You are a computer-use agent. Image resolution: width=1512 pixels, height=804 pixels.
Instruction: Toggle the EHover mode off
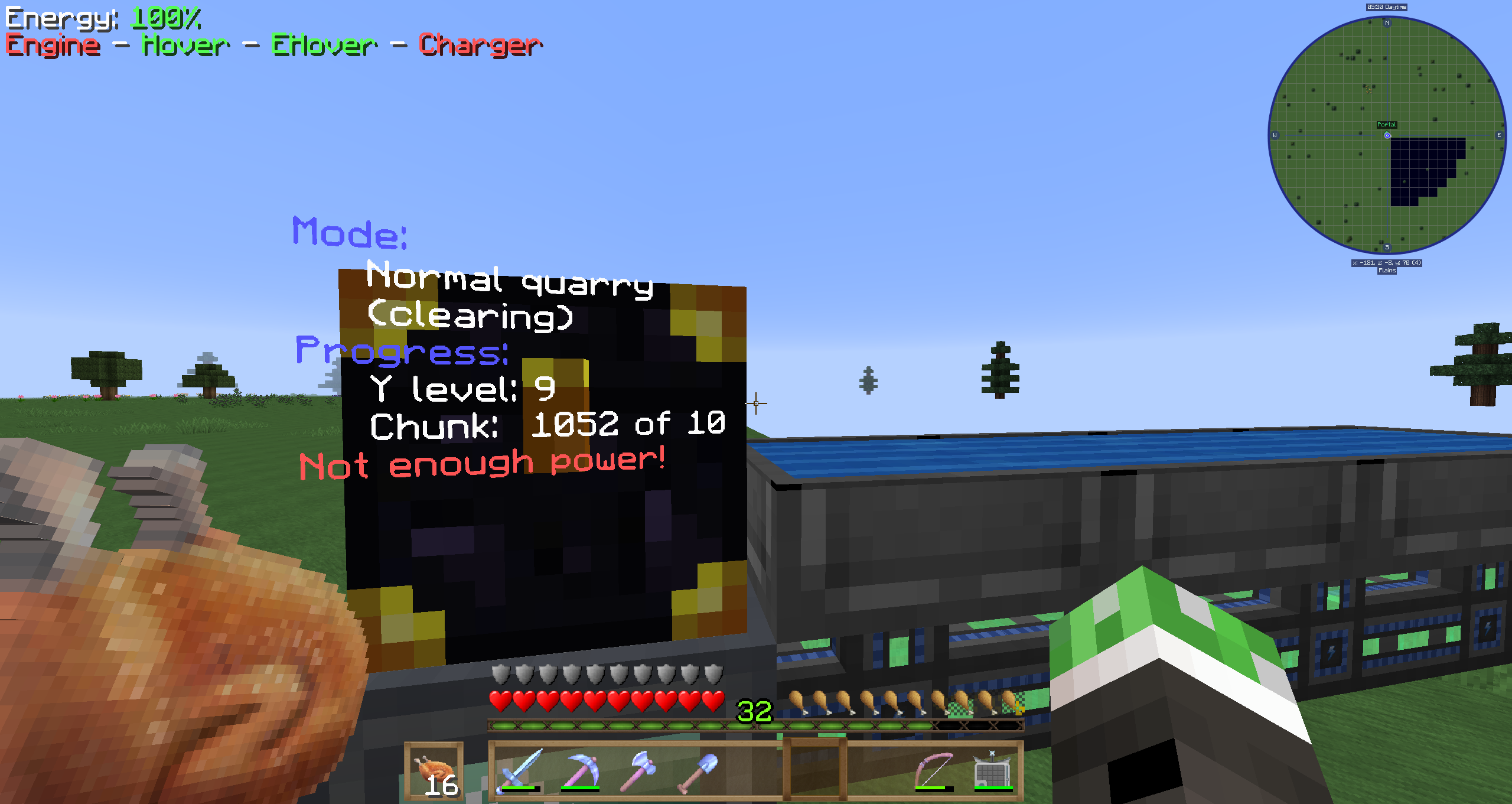[322, 44]
